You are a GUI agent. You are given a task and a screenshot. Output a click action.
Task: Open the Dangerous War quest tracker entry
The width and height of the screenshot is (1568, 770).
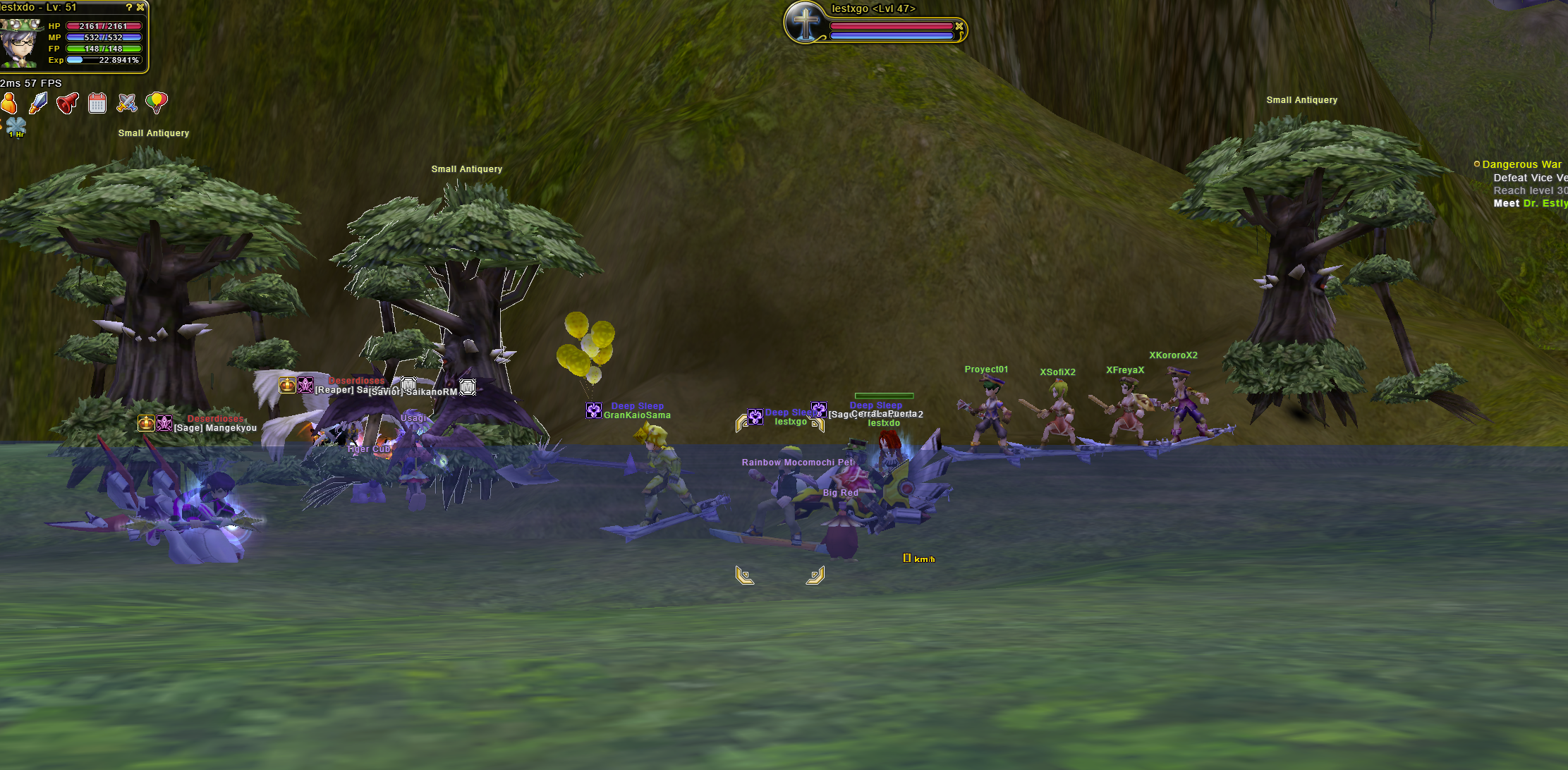pyautogui.click(x=1521, y=164)
